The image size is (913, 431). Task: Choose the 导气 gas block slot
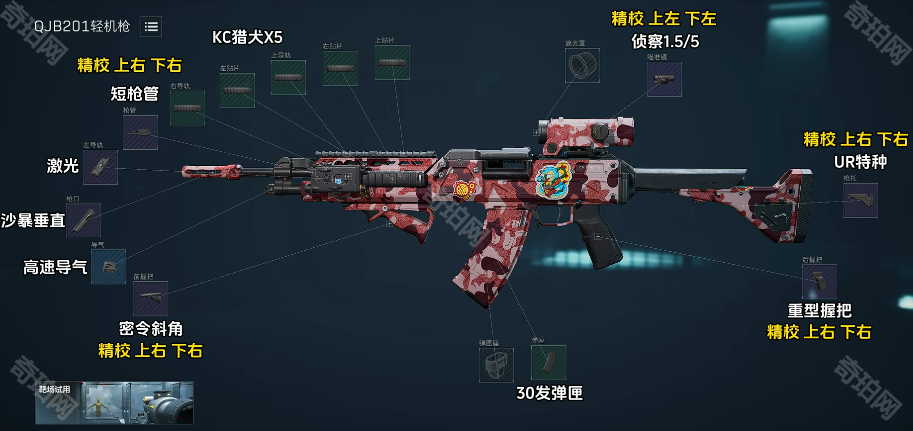[108, 266]
